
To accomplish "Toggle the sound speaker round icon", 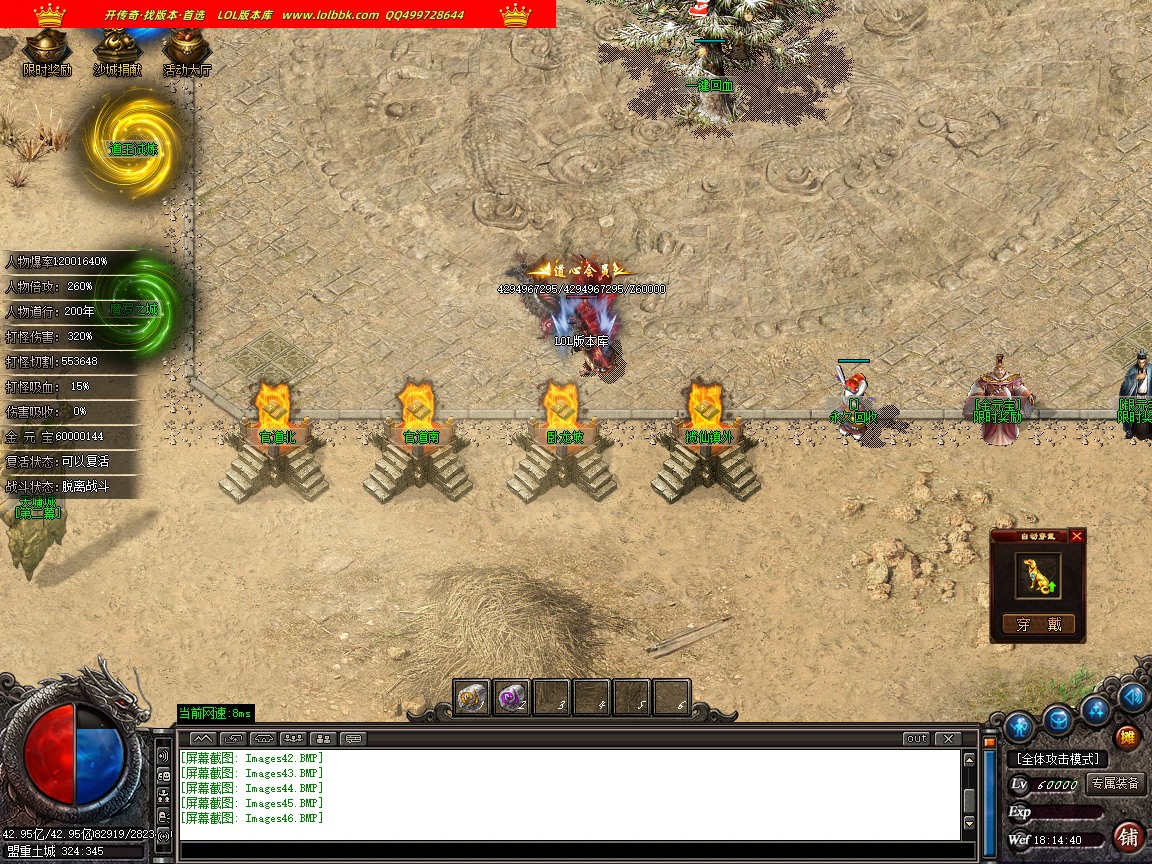I will [1132, 696].
